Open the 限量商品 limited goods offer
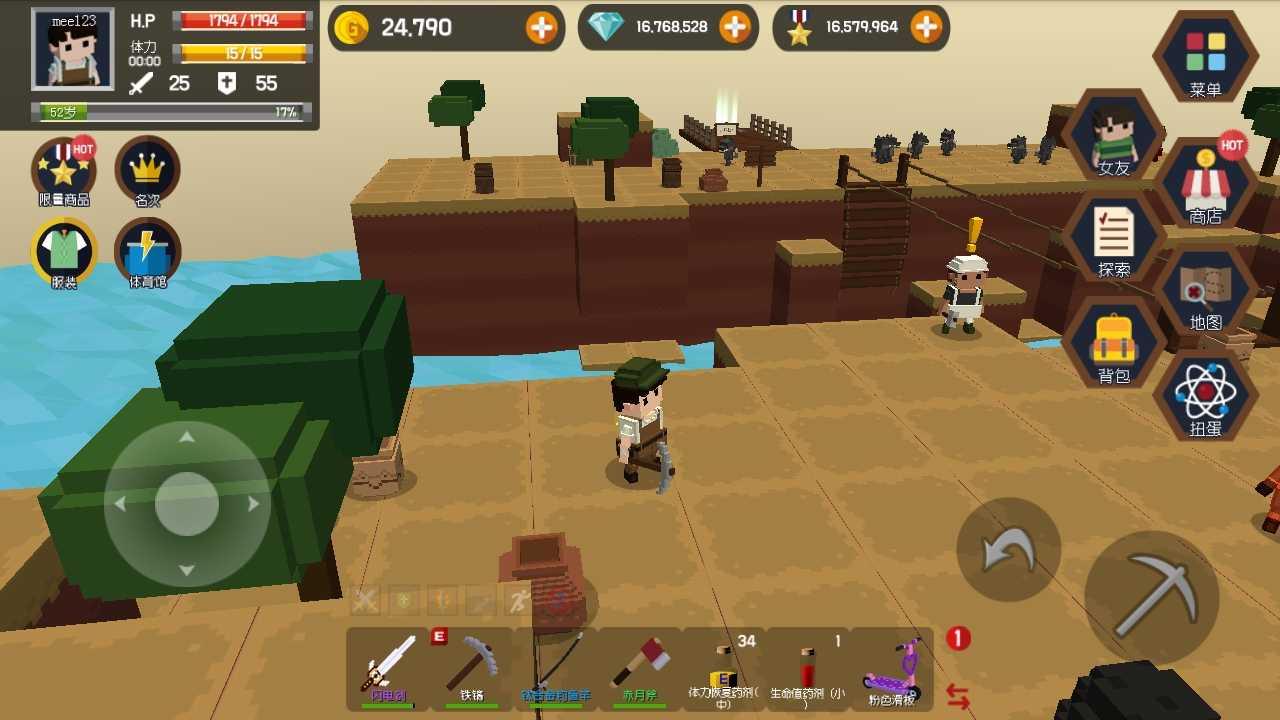 (64, 172)
